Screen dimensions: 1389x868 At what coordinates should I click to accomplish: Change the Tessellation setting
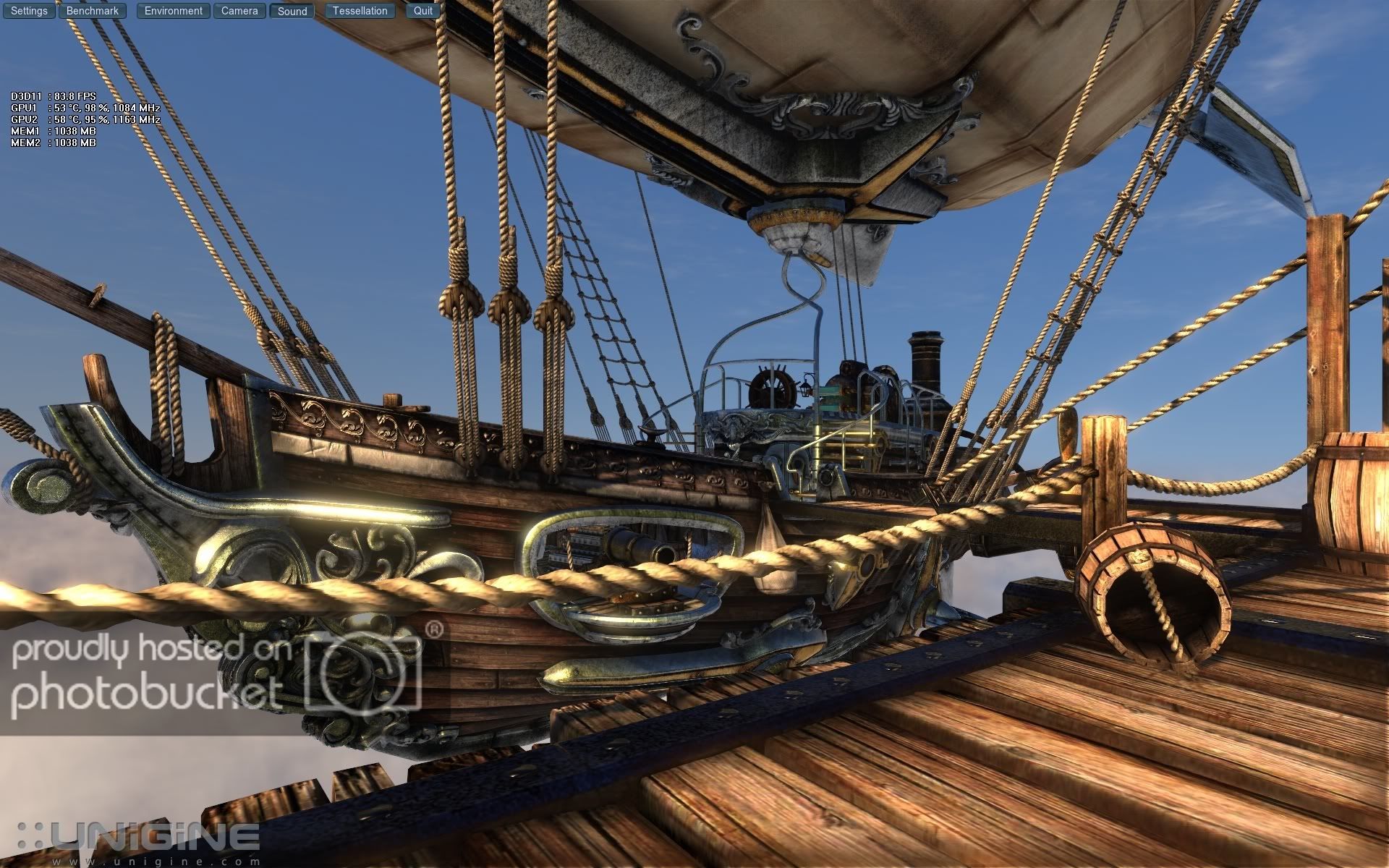point(360,11)
